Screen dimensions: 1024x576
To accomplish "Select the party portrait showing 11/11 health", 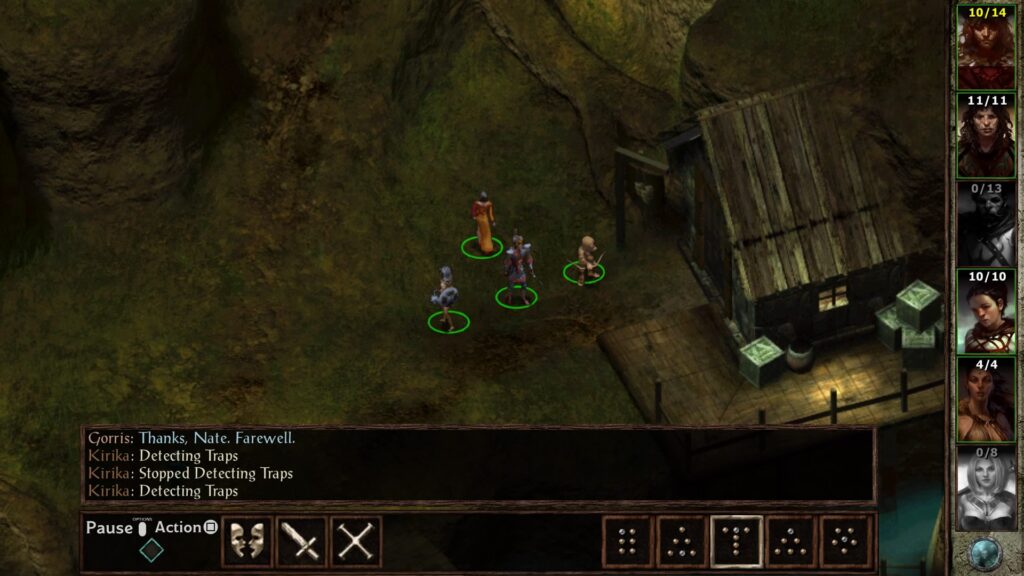I will pos(986,135).
